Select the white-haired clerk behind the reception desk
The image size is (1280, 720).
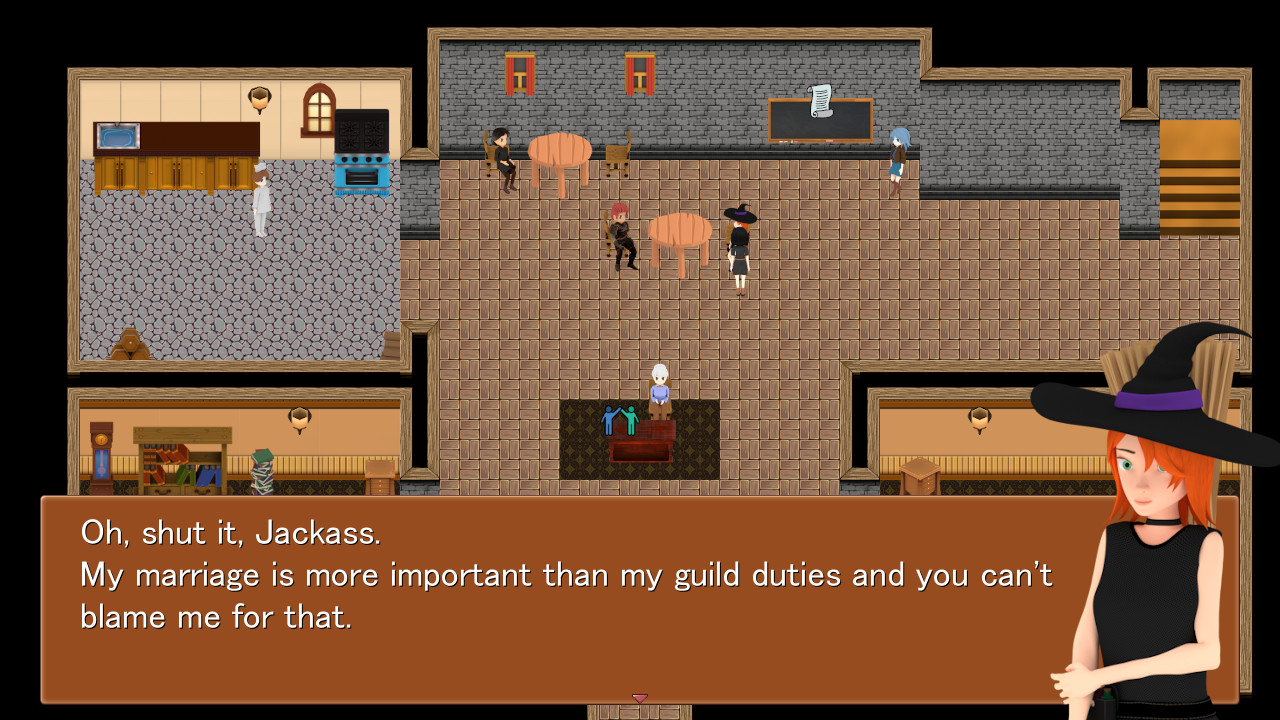(660, 383)
